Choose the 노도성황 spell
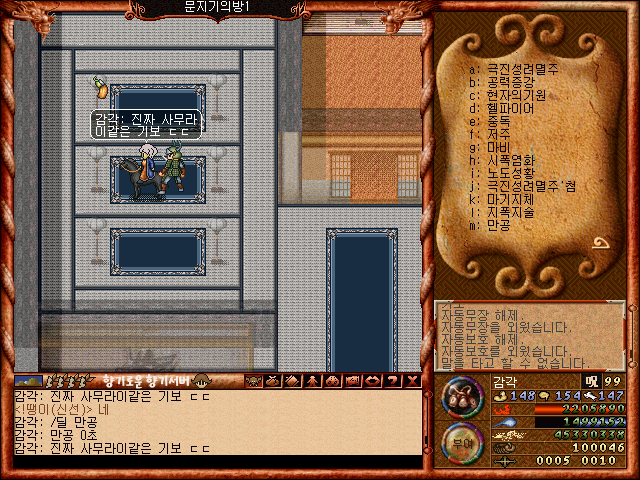 click(x=510, y=173)
